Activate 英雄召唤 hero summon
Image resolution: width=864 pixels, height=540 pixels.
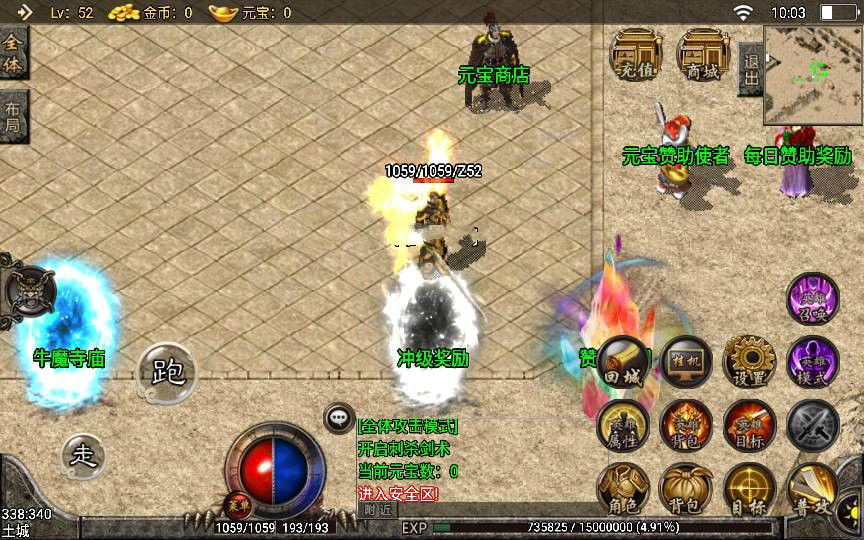pyautogui.click(x=812, y=300)
